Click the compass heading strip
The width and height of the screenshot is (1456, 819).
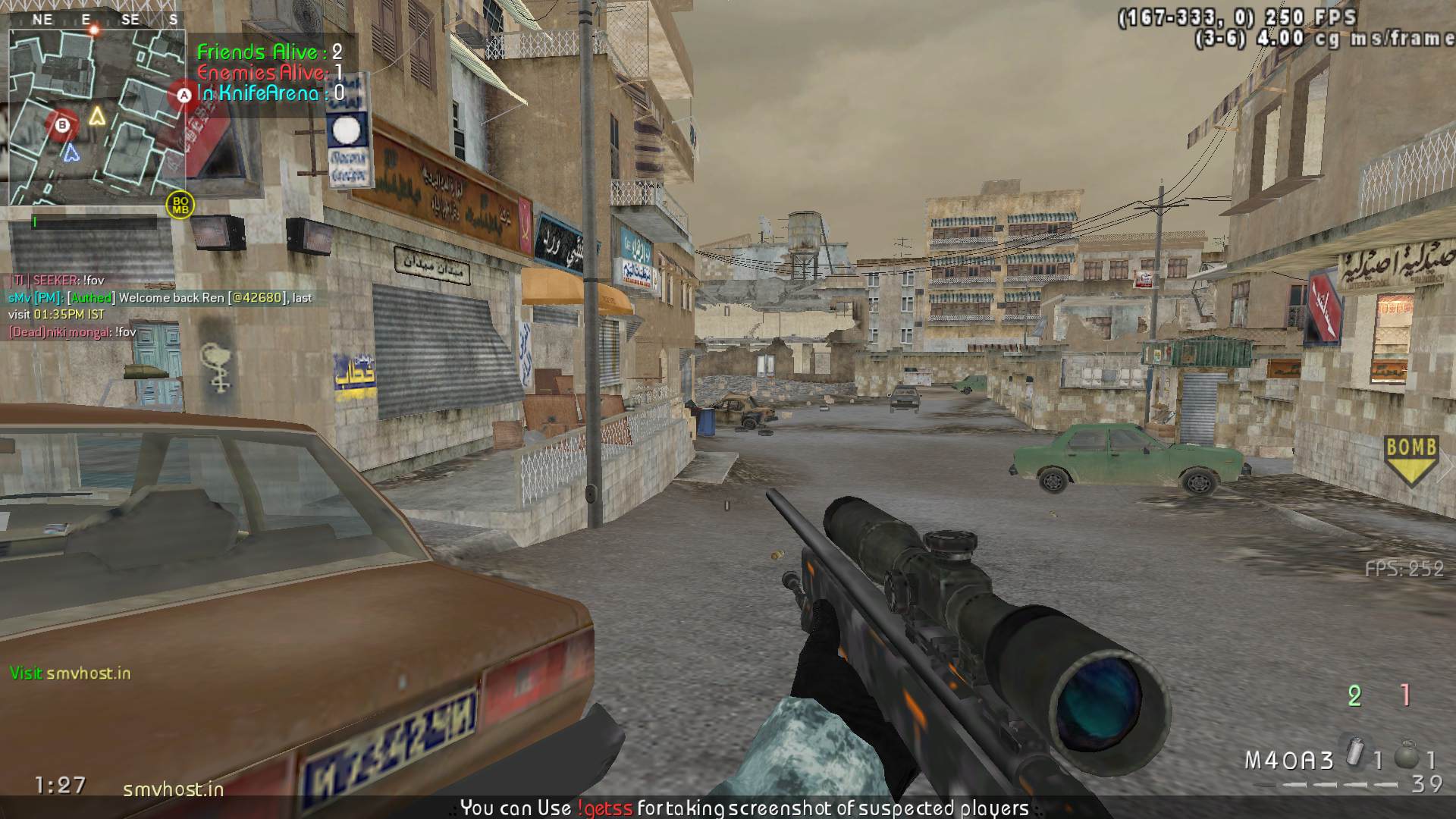point(96,20)
